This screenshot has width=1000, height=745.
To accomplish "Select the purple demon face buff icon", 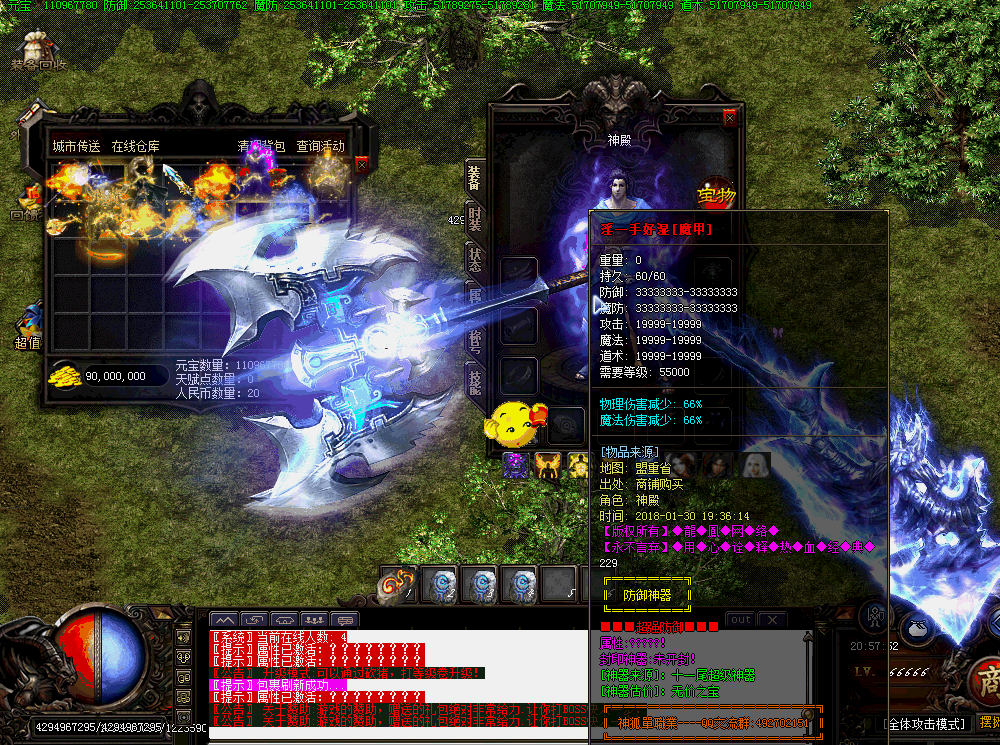I will pos(515,465).
